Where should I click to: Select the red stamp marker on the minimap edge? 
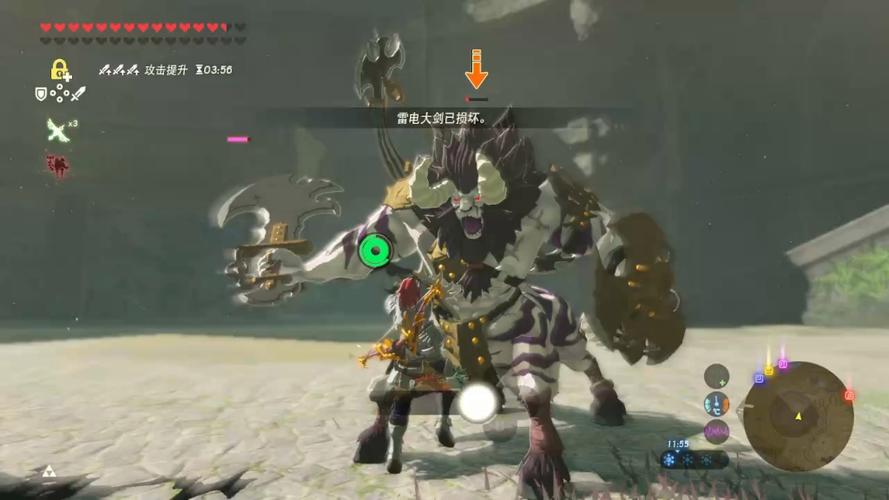coord(849,396)
